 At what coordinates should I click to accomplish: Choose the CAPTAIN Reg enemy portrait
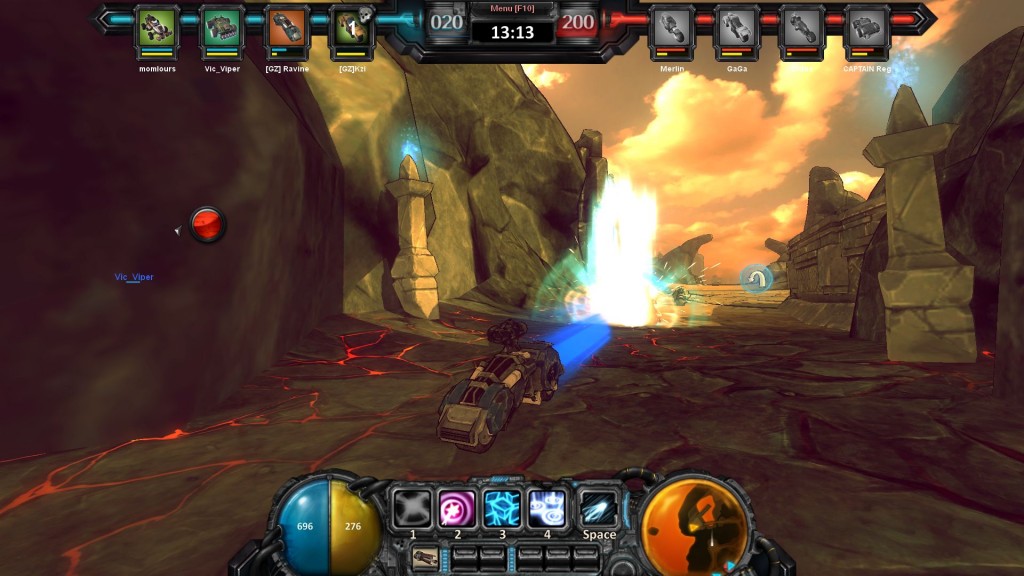coord(867,27)
